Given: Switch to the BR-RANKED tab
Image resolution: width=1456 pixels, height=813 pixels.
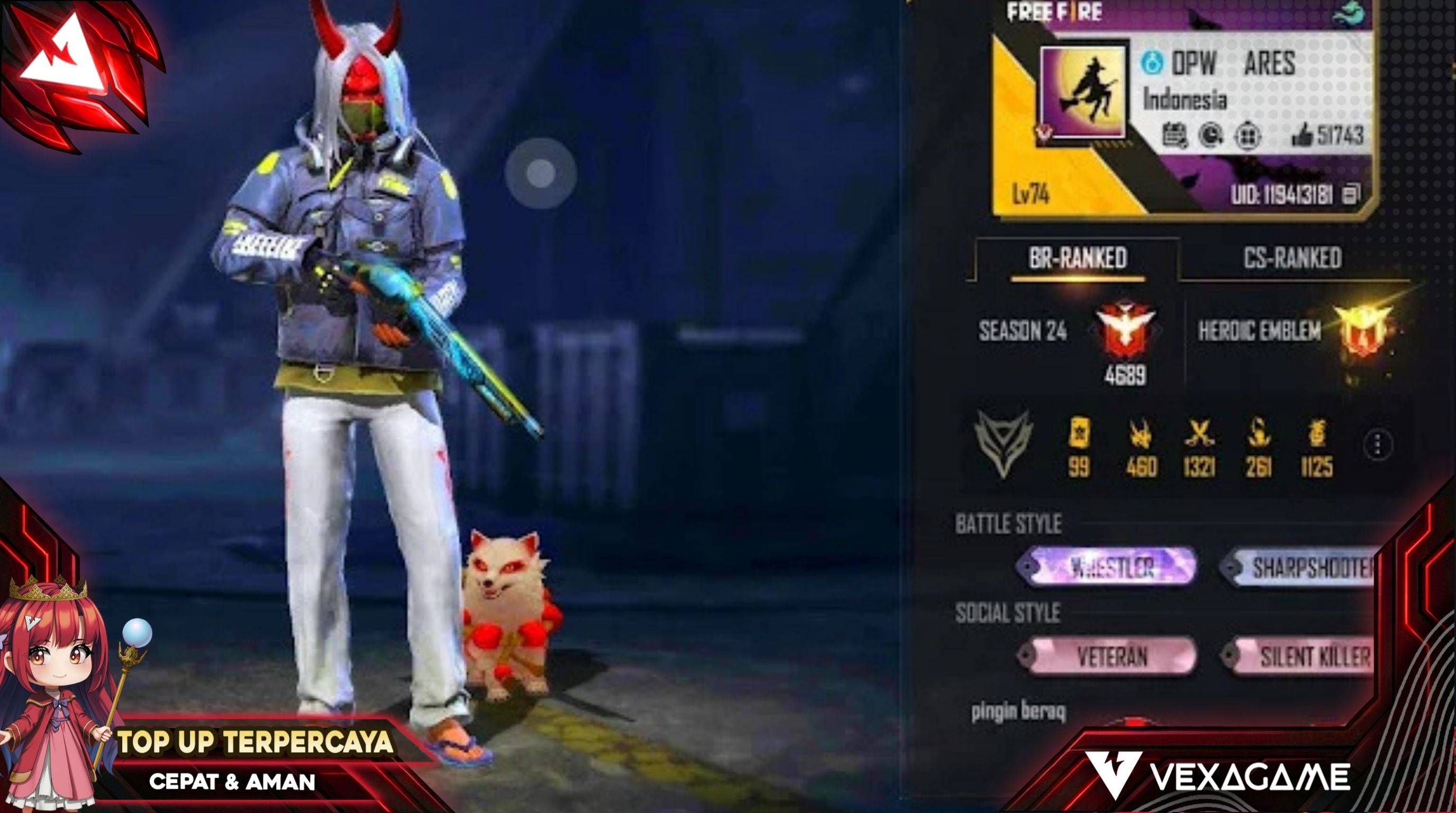Looking at the screenshot, I should pos(1077,258).
